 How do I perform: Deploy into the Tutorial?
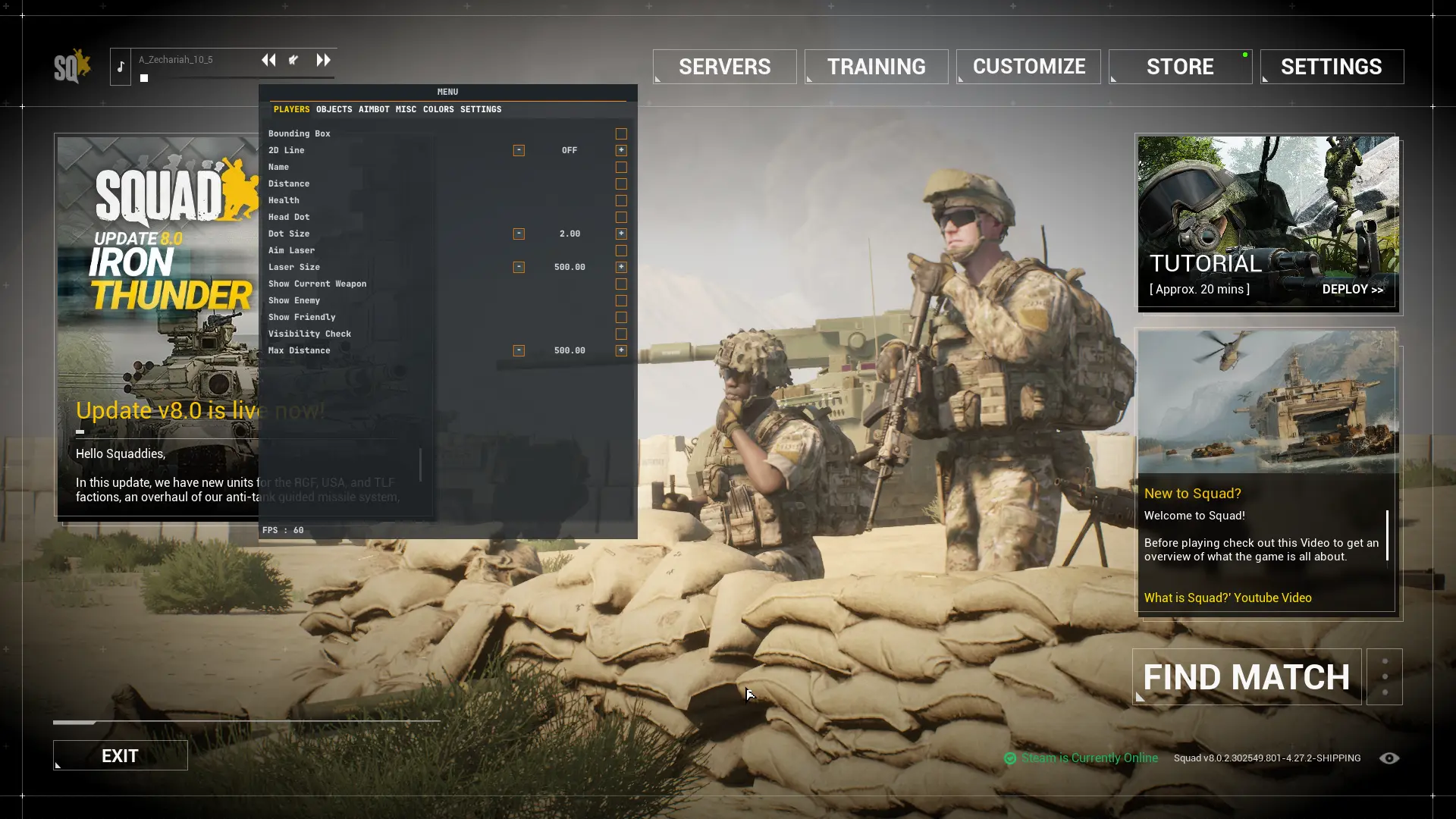(1352, 289)
